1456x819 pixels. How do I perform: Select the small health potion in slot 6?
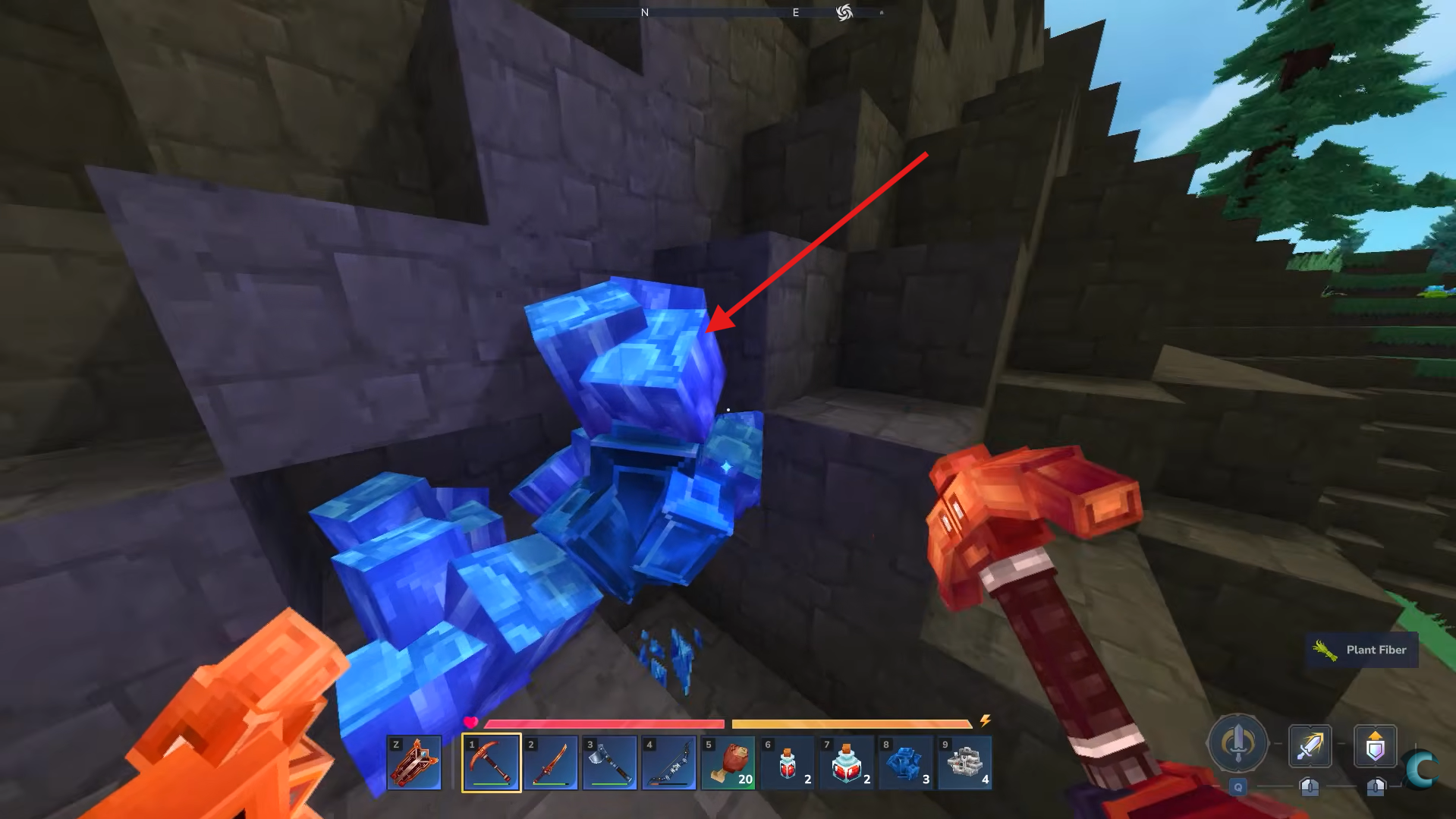tap(787, 762)
